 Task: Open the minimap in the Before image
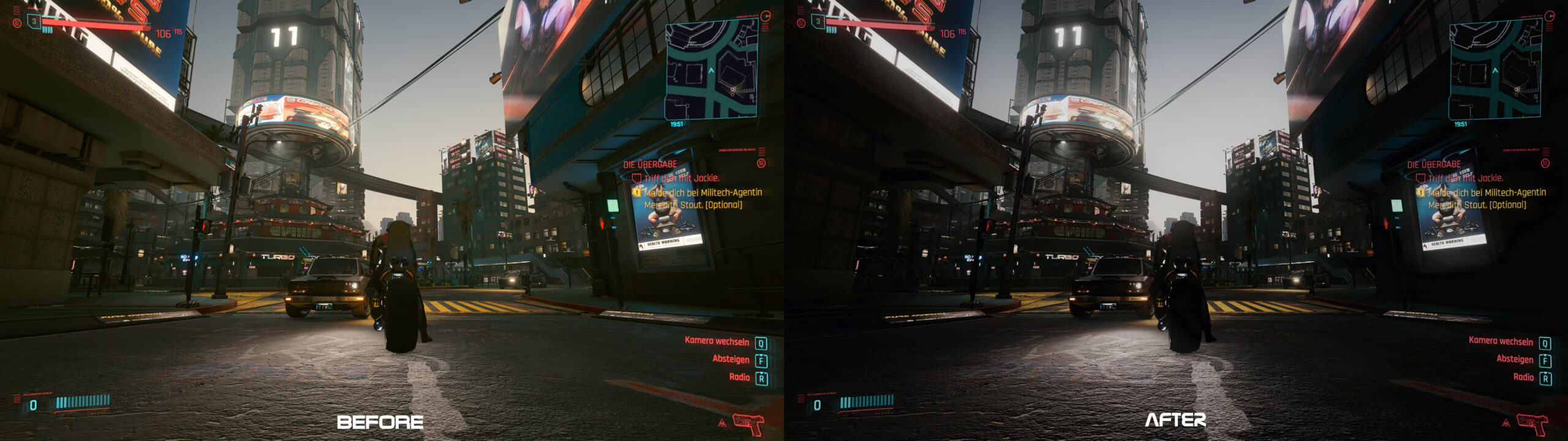click(711, 69)
